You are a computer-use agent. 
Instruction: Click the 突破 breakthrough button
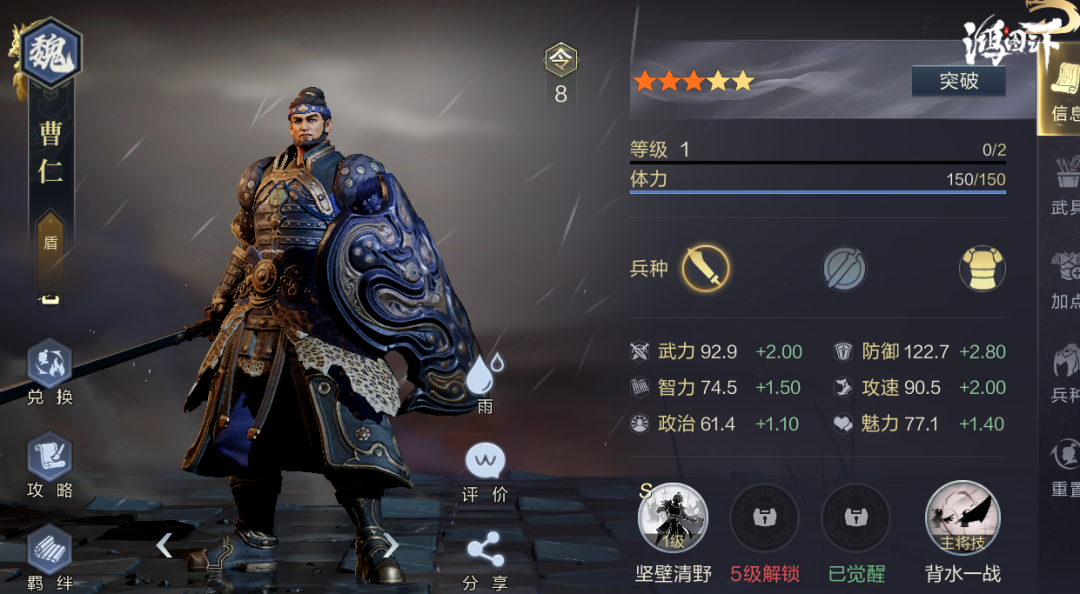(x=958, y=81)
